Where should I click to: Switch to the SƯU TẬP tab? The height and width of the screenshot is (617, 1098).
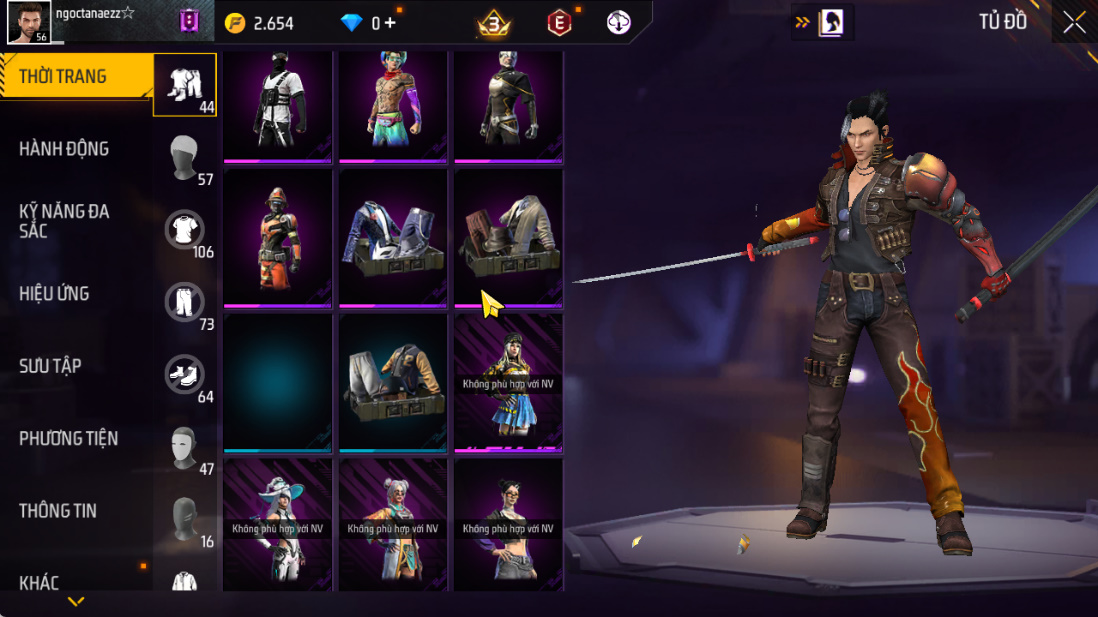pyautogui.click(x=50, y=366)
